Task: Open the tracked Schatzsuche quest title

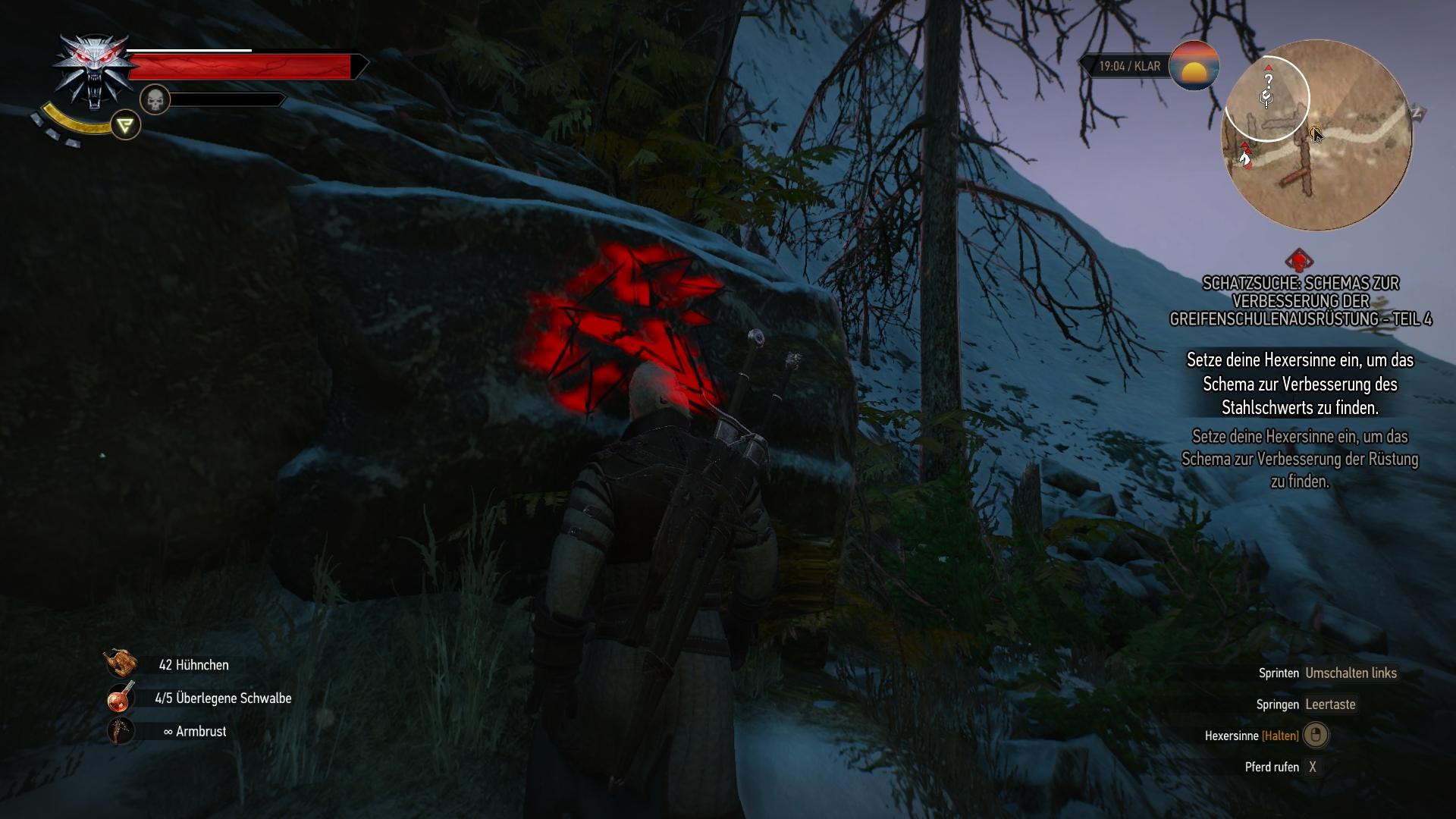Action: click(x=1301, y=301)
